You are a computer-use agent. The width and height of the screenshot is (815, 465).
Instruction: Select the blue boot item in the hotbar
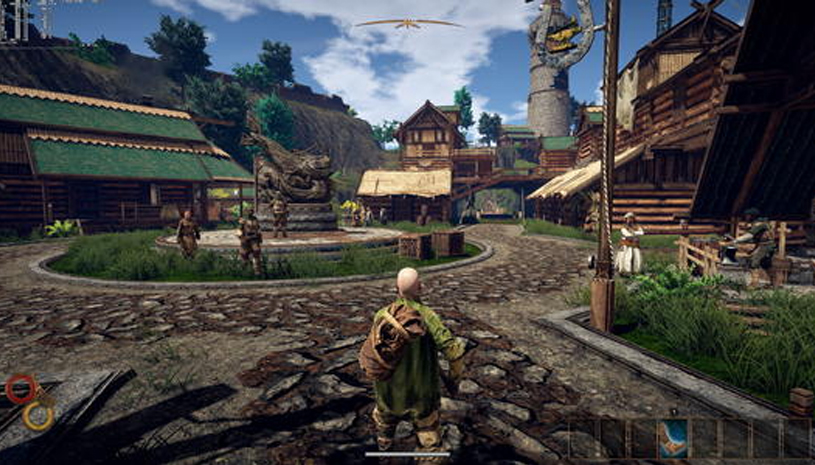click(x=674, y=439)
